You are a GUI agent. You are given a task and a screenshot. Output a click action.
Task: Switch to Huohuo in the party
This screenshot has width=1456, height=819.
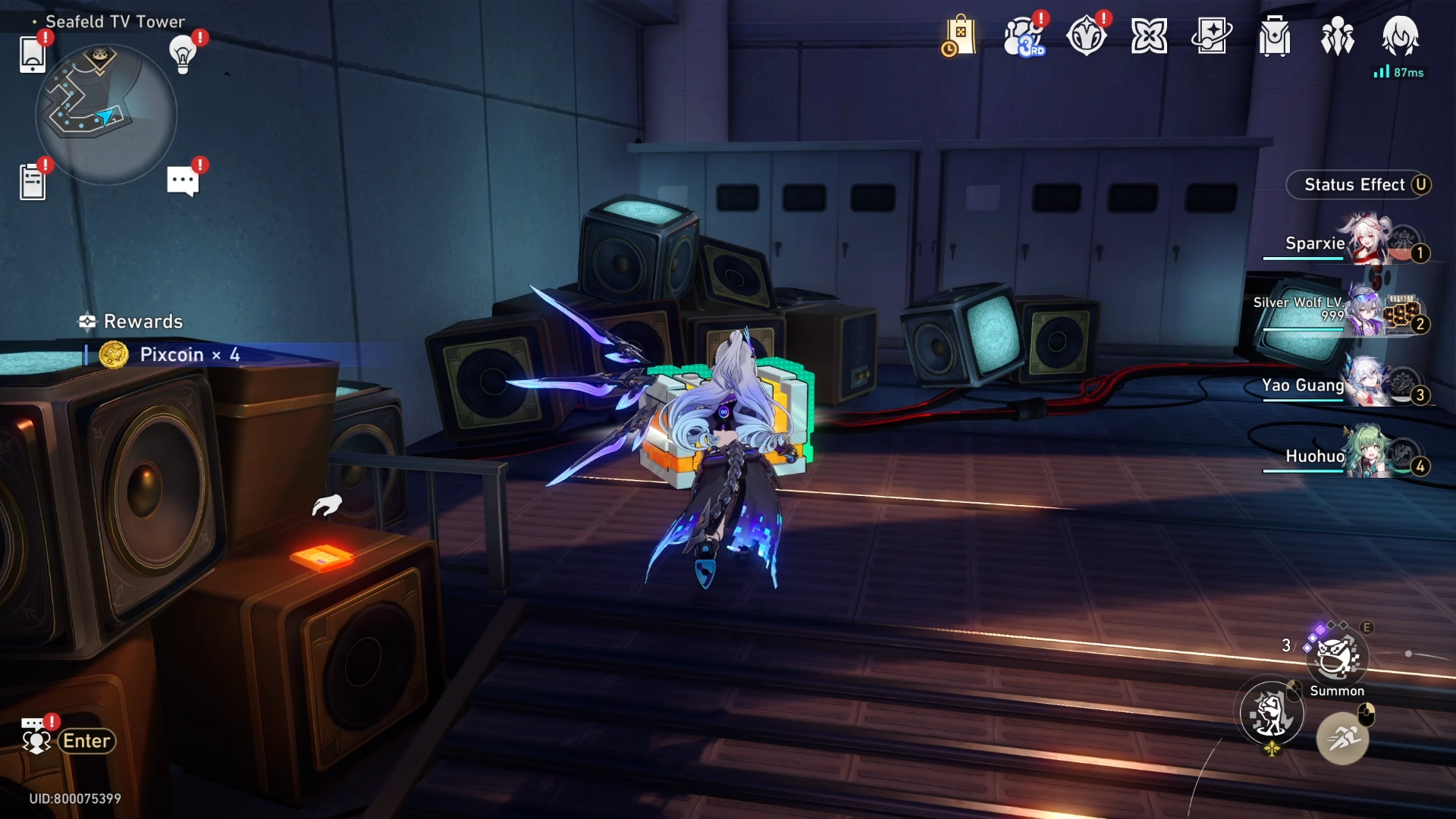point(1342,456)
